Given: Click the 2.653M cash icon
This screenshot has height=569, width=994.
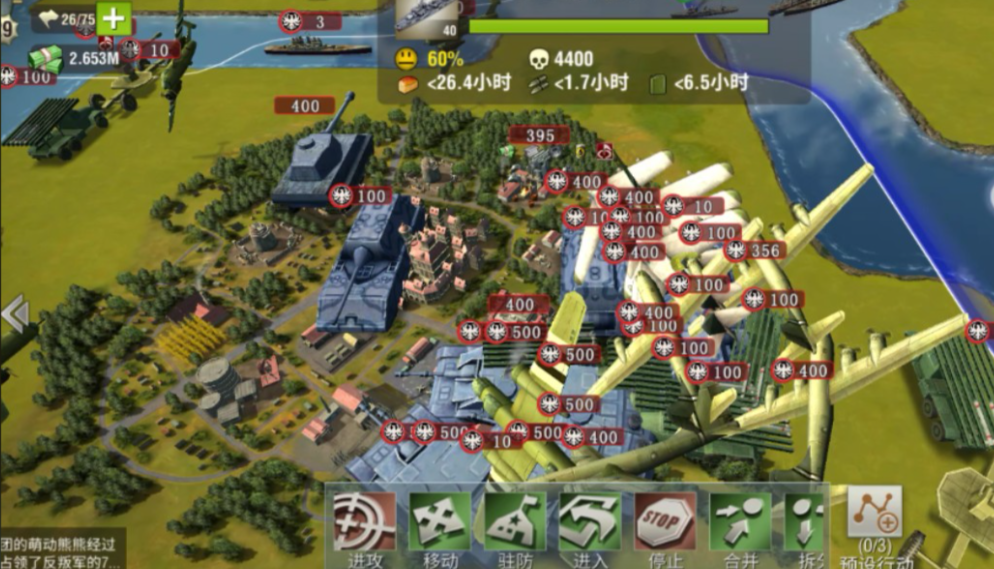Looking at the screenshot, I should pos(45,59).
